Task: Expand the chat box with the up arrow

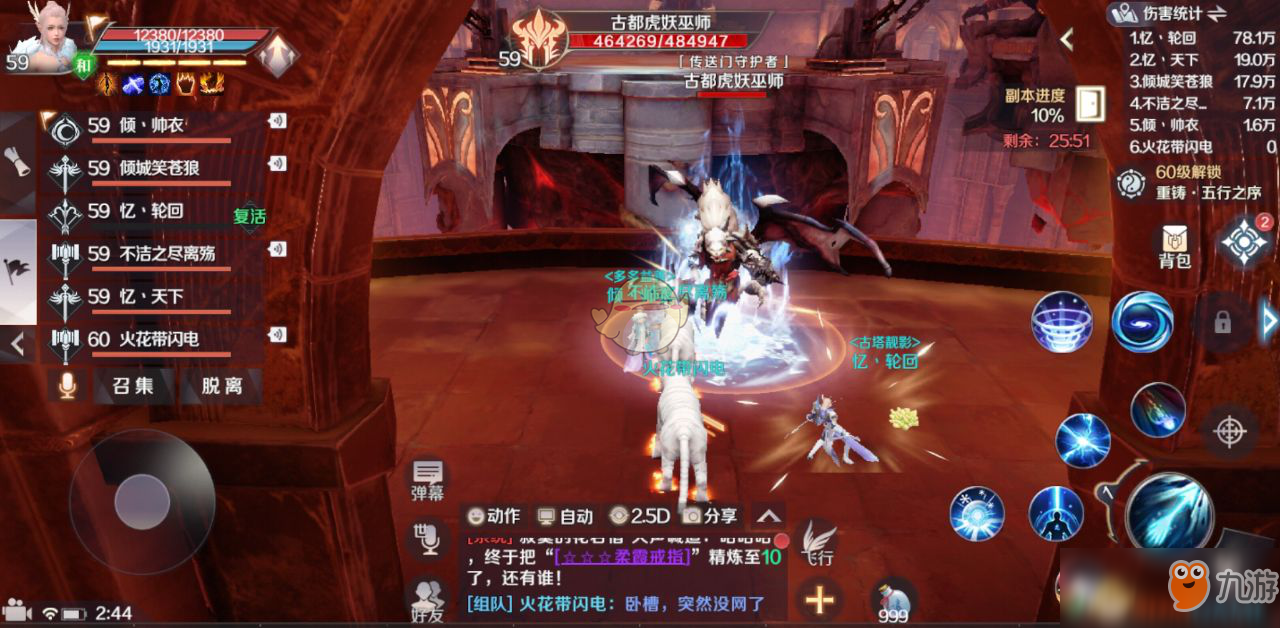Action: 768,516
